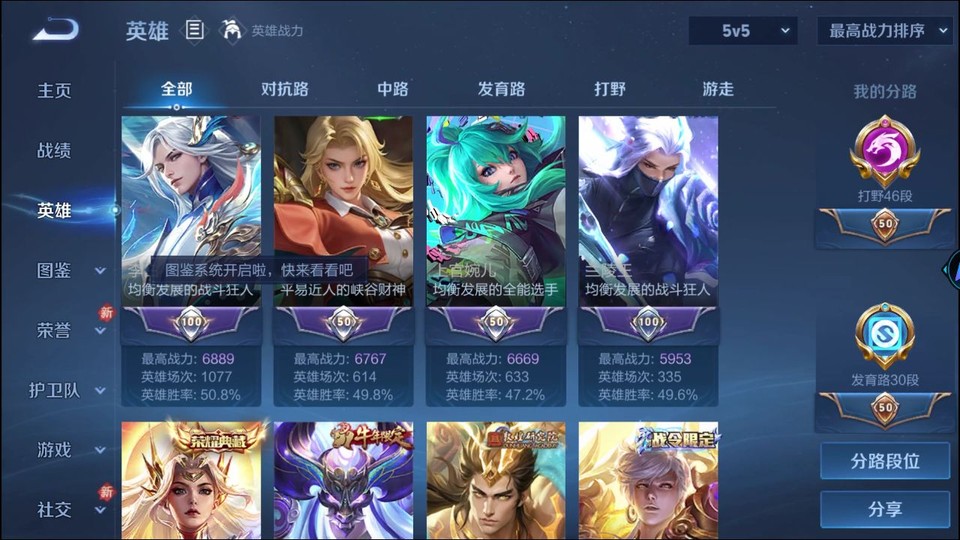Viewport: 960px width, 540px height.
Task: Filter heroes by 打野 tab
Action: [610, 89]
